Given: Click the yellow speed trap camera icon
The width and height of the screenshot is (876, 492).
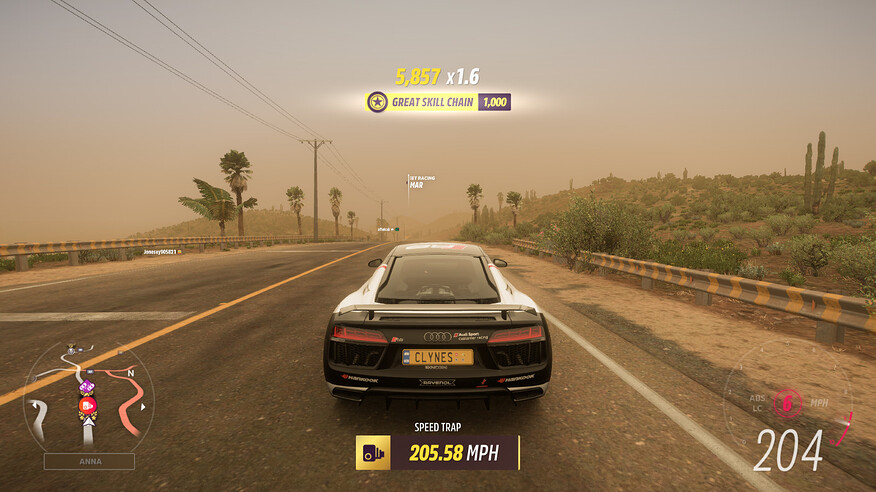Looking at the screenshot, I should tap(374, 453).
